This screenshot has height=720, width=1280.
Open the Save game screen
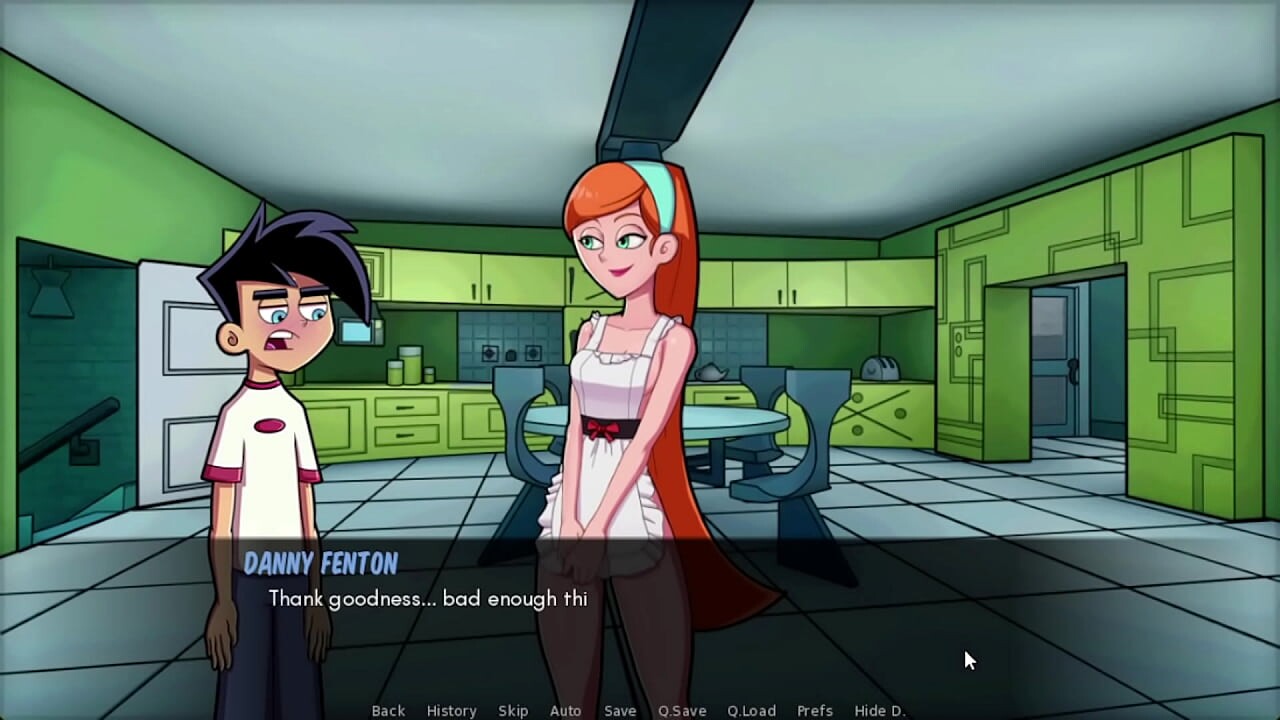pos(620,711)
